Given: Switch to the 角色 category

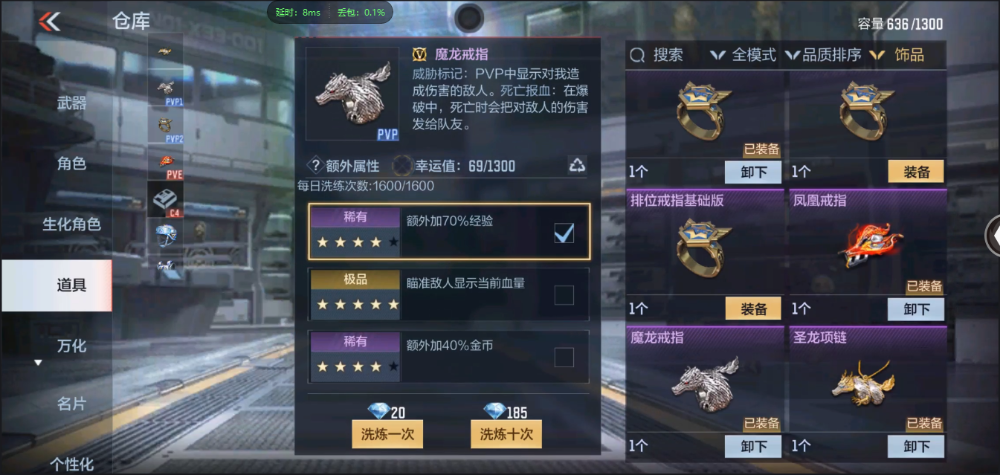Looking at the screenshot, I should 71,164.
